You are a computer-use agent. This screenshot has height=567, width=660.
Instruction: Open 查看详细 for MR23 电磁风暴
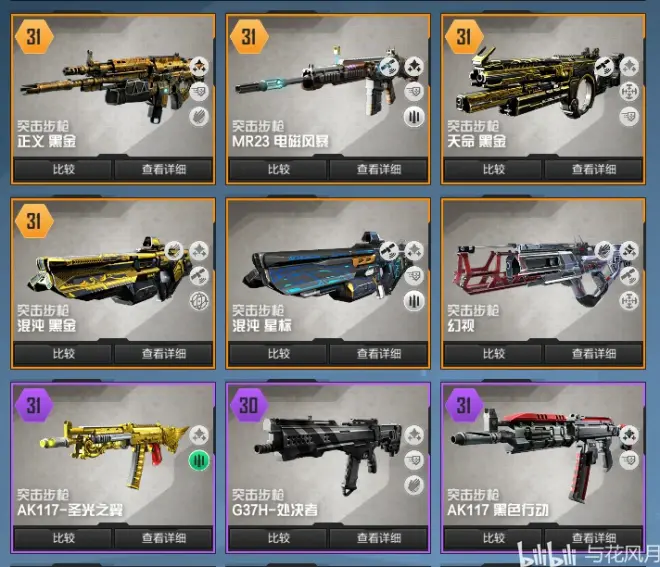coord(379,169)
